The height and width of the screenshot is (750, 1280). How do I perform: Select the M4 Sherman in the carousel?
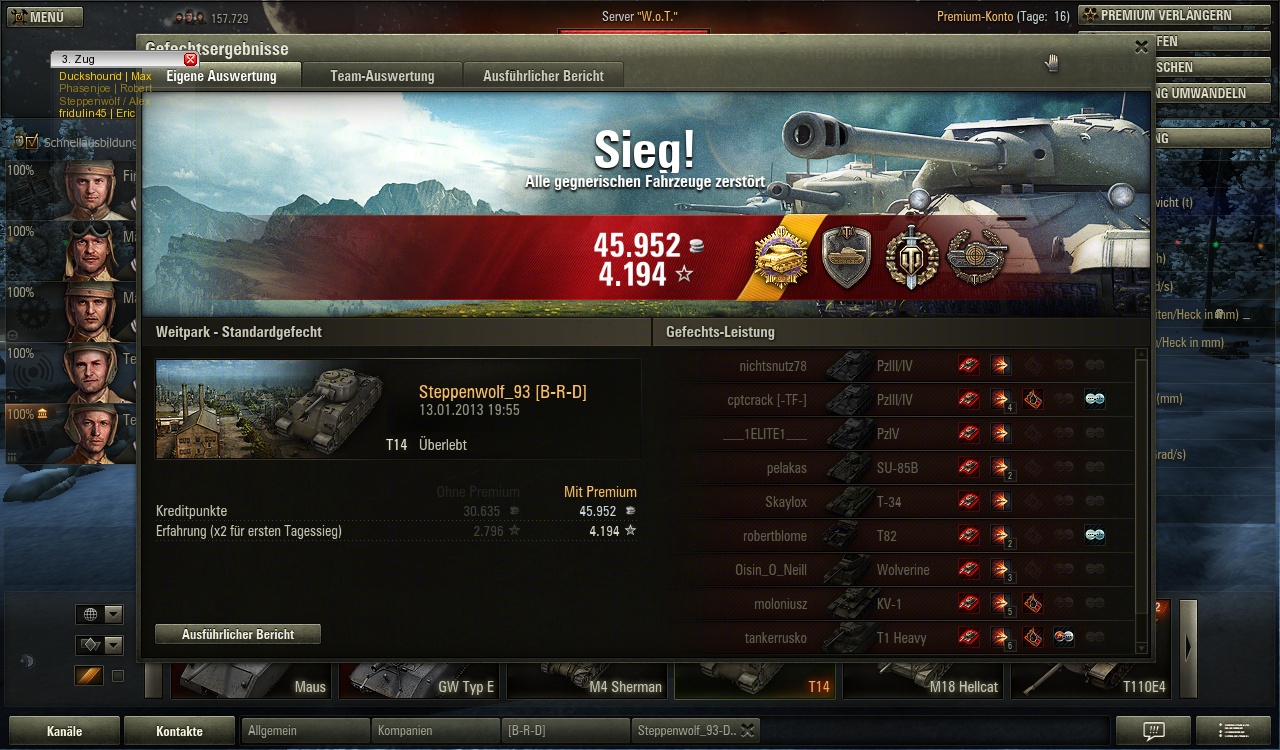click(x=588, y=680)
